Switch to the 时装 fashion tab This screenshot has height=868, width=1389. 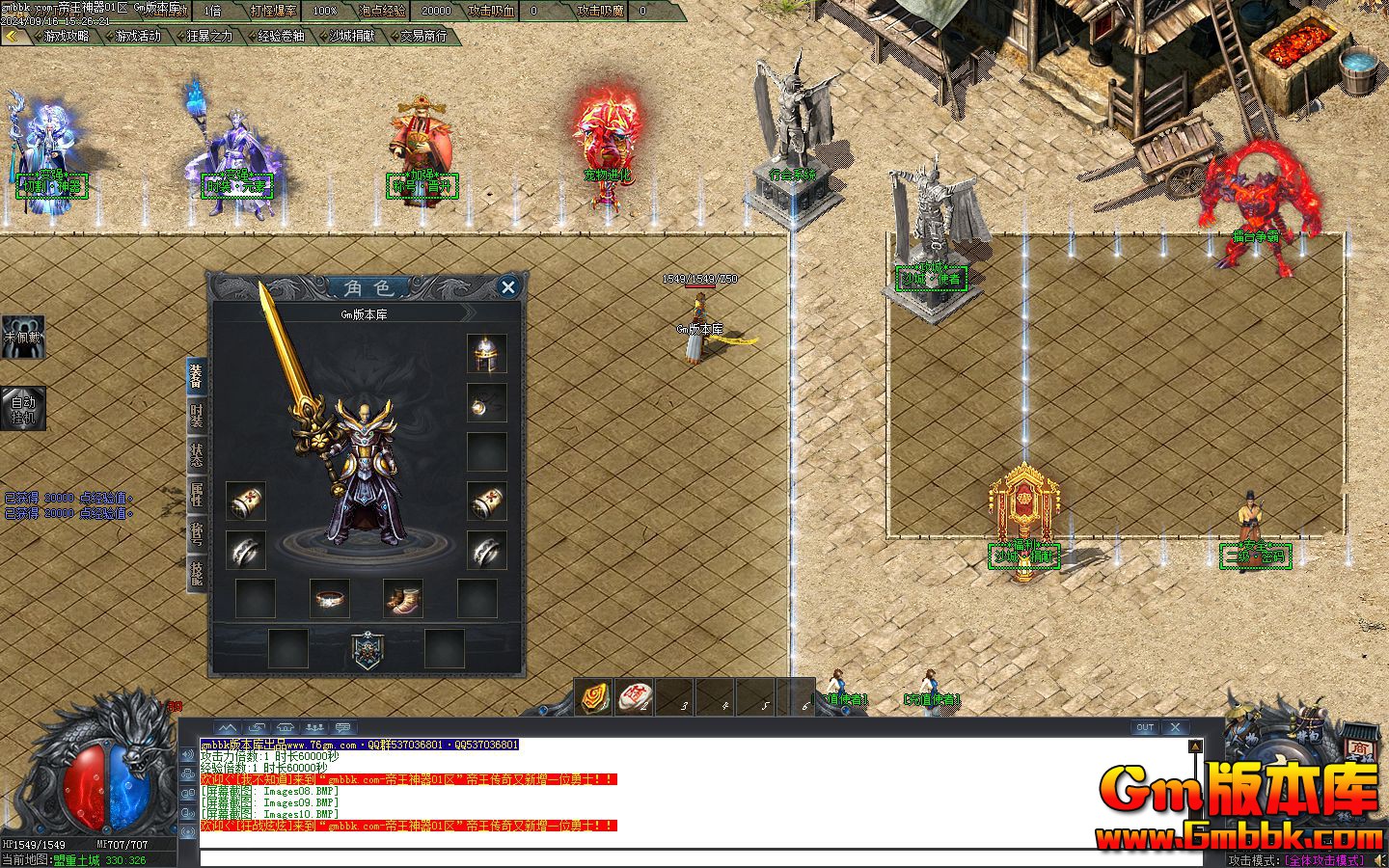pyautogui.click(x=196, y=417)
